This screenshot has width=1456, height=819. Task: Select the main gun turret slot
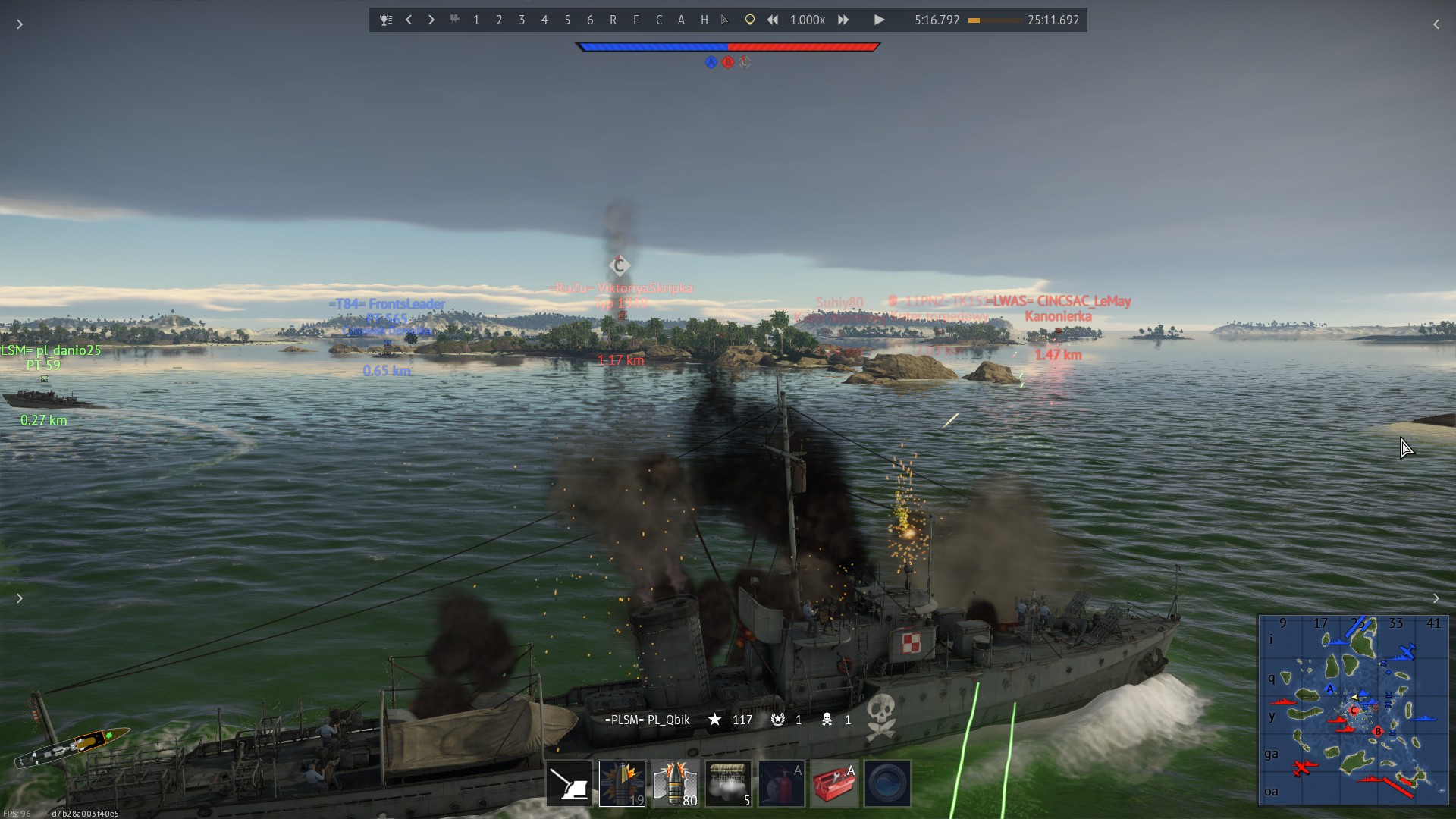569,783
